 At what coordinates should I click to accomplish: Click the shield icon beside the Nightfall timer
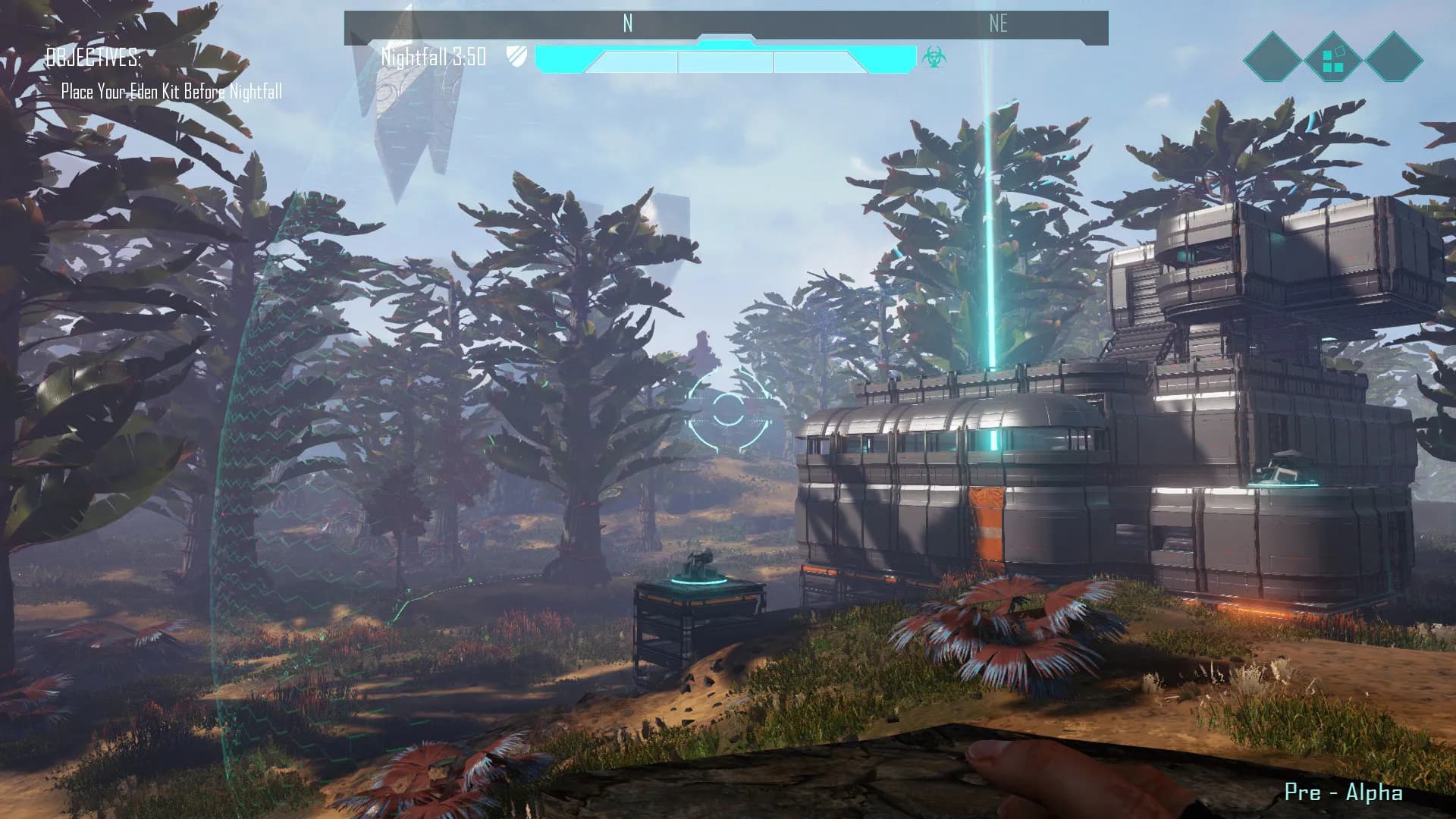click(516, 56)
